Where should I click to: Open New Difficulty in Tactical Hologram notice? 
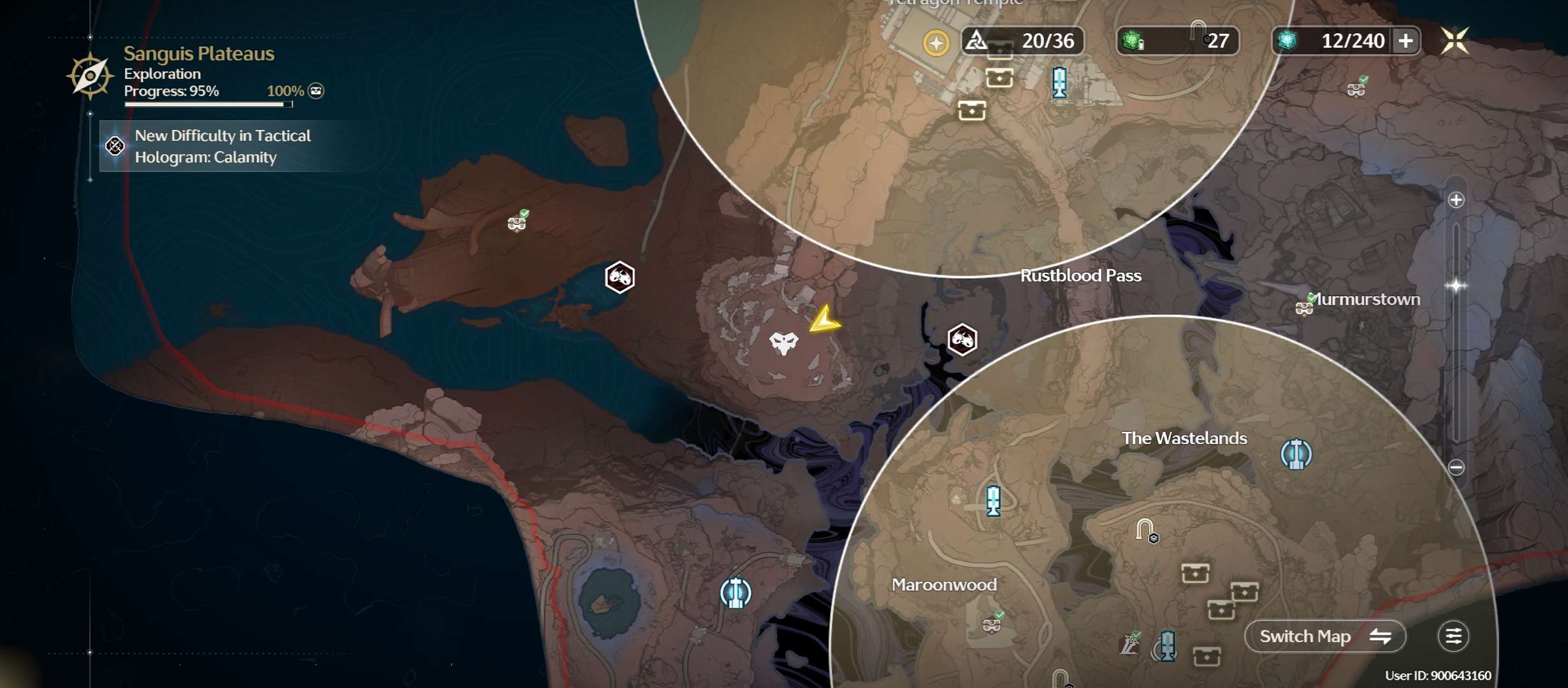click(223, 147)
